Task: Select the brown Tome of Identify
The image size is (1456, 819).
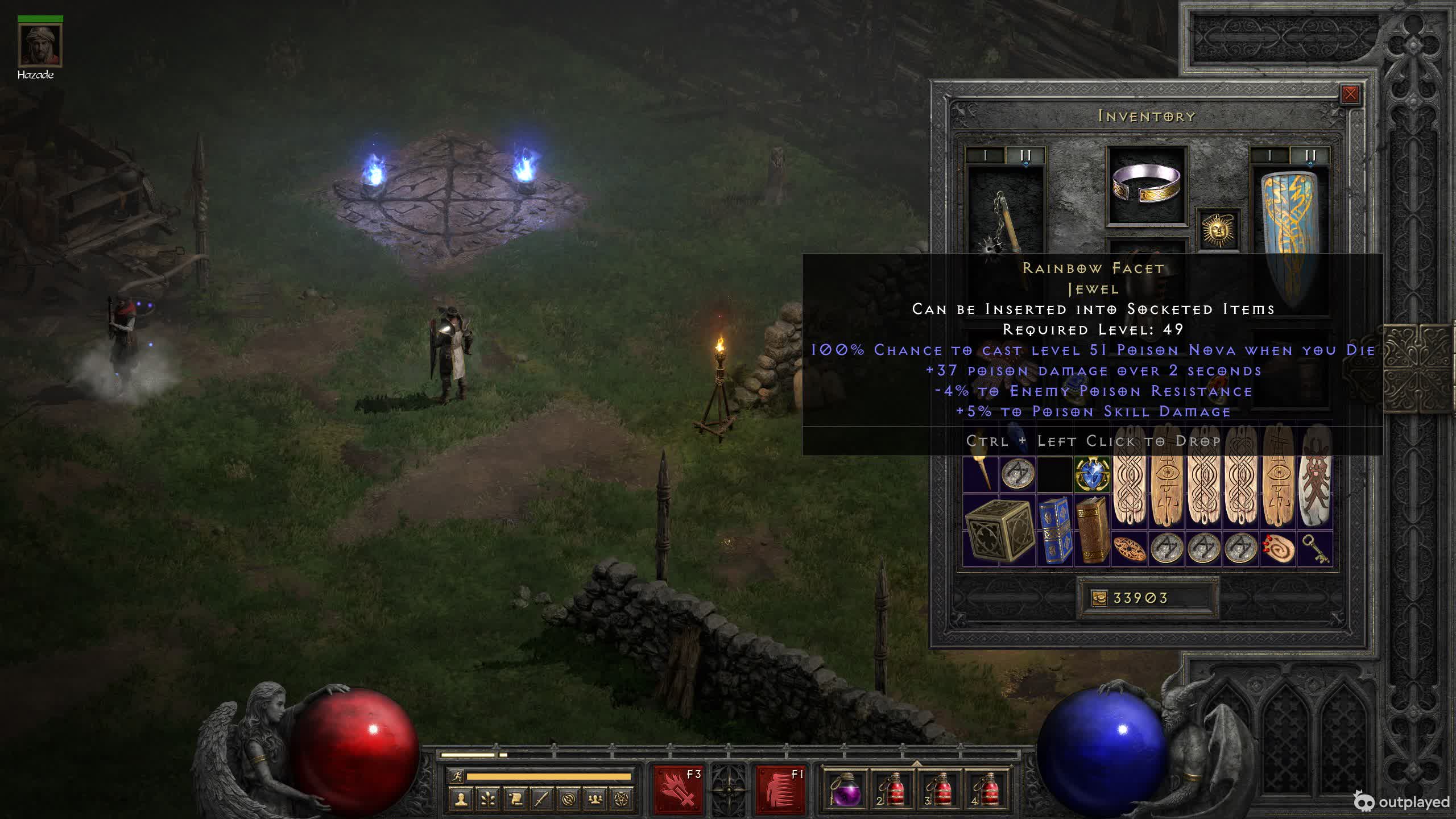Action: [1092, 530]
